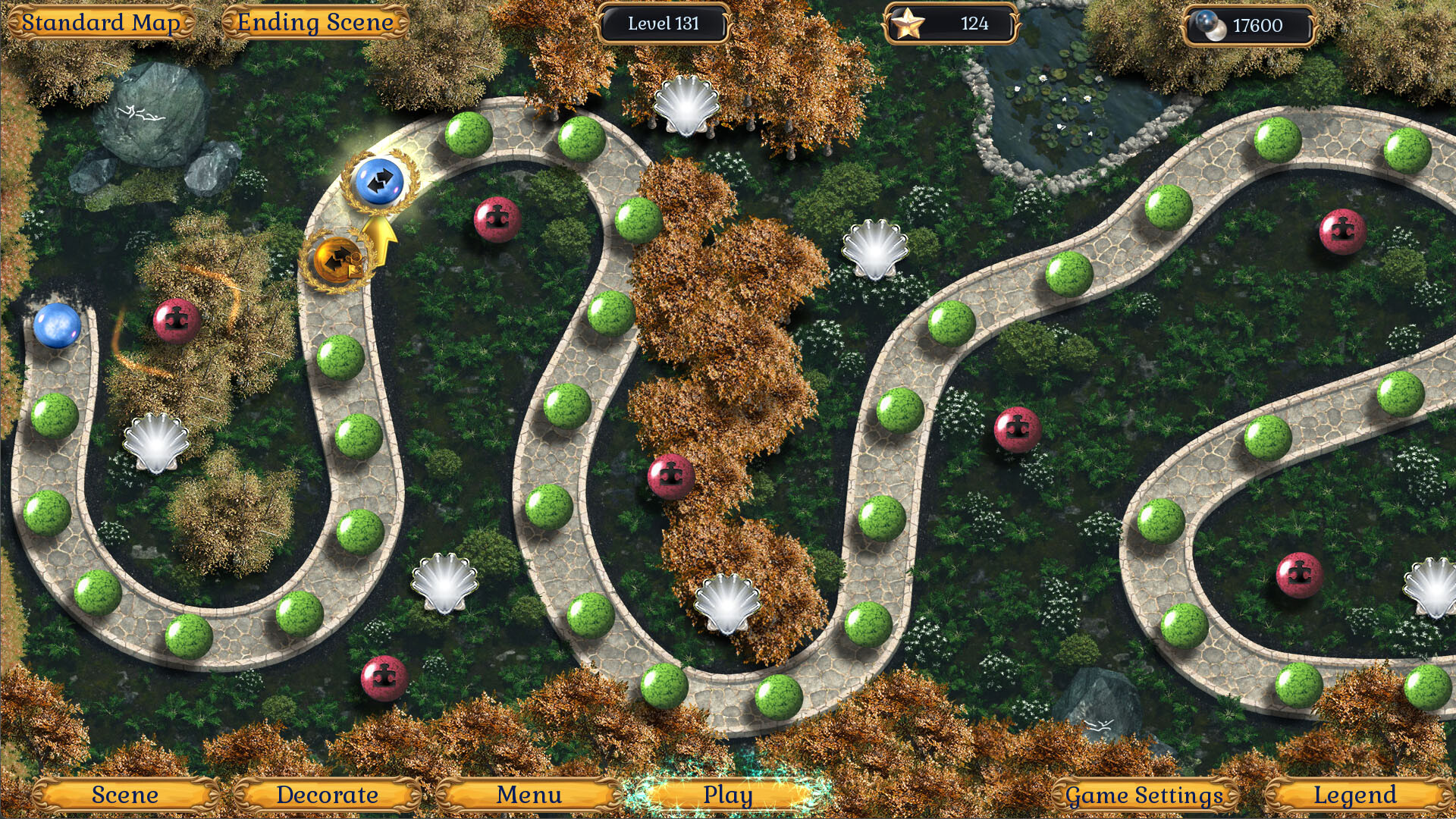Open the Decorate screen
1456x819 pixels.
coord(326,795)
